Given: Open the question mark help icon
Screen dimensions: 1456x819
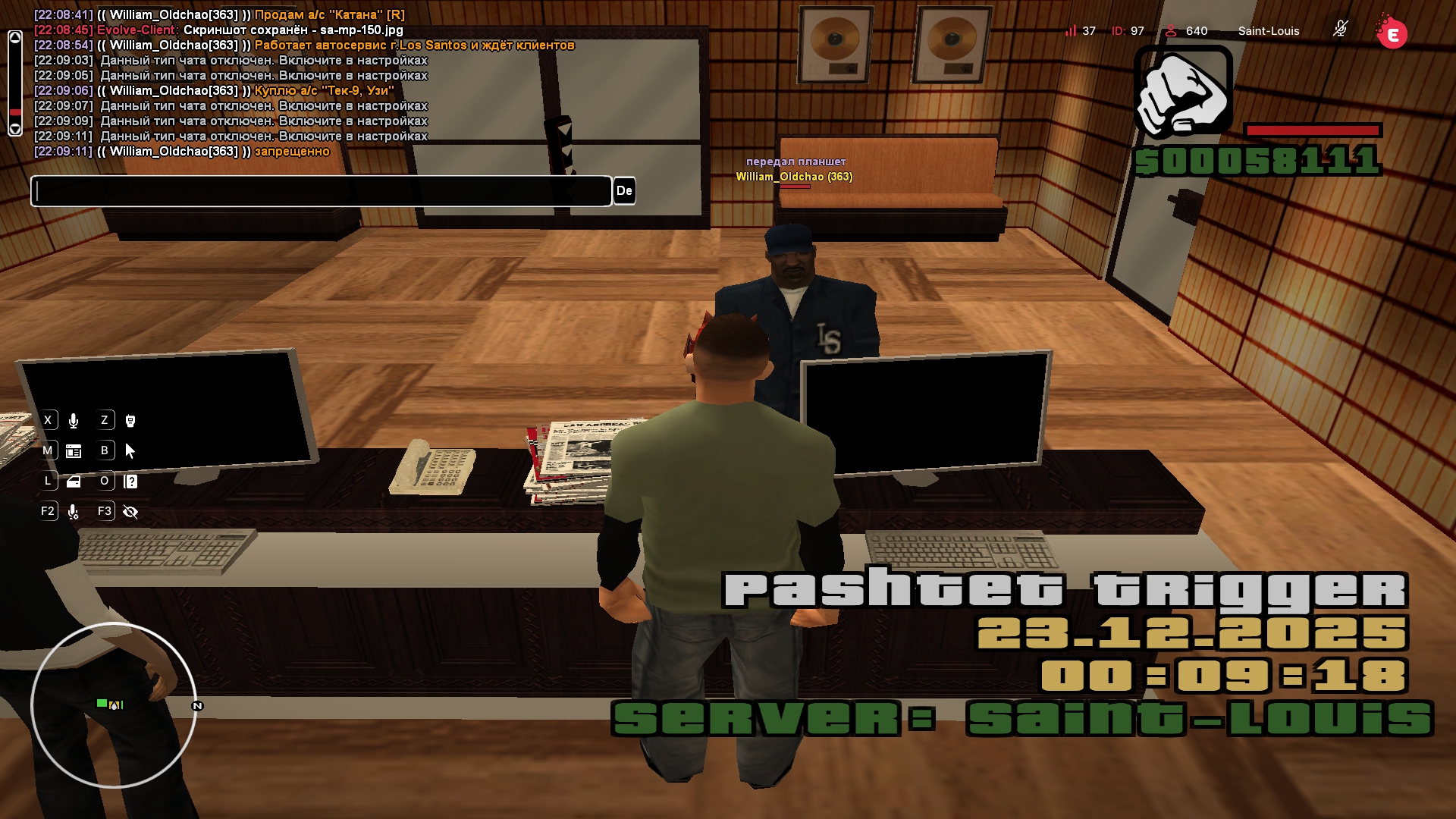Looking at the screenshot, I should [x=130, y=482].
